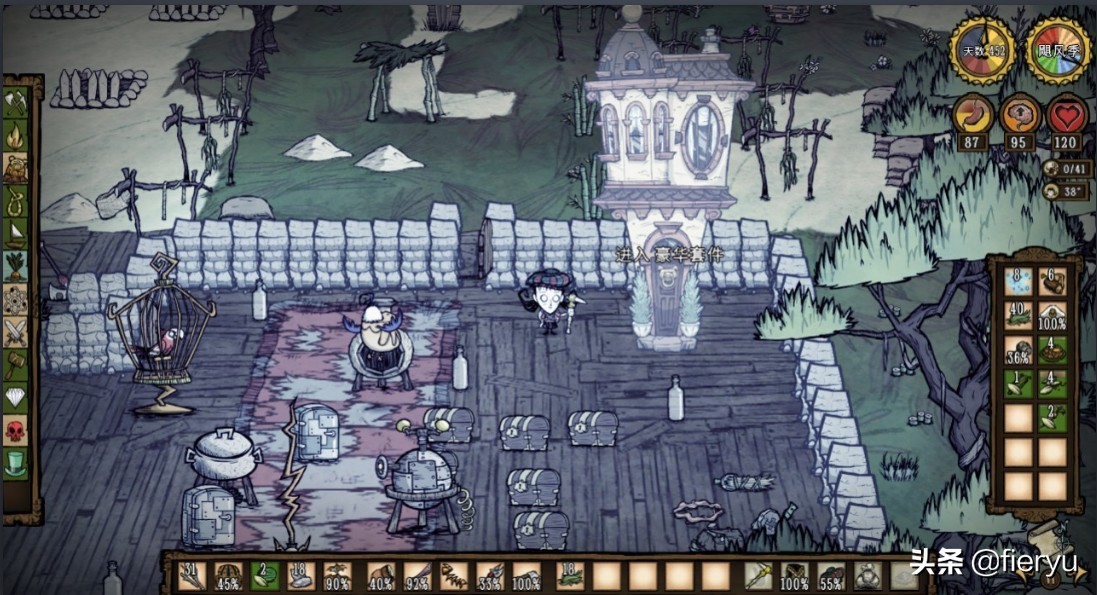Screen dimensions: 1097x595
Task: Open the Tools crafting tab (axe and pickaxe)
Action: point(17,103)
